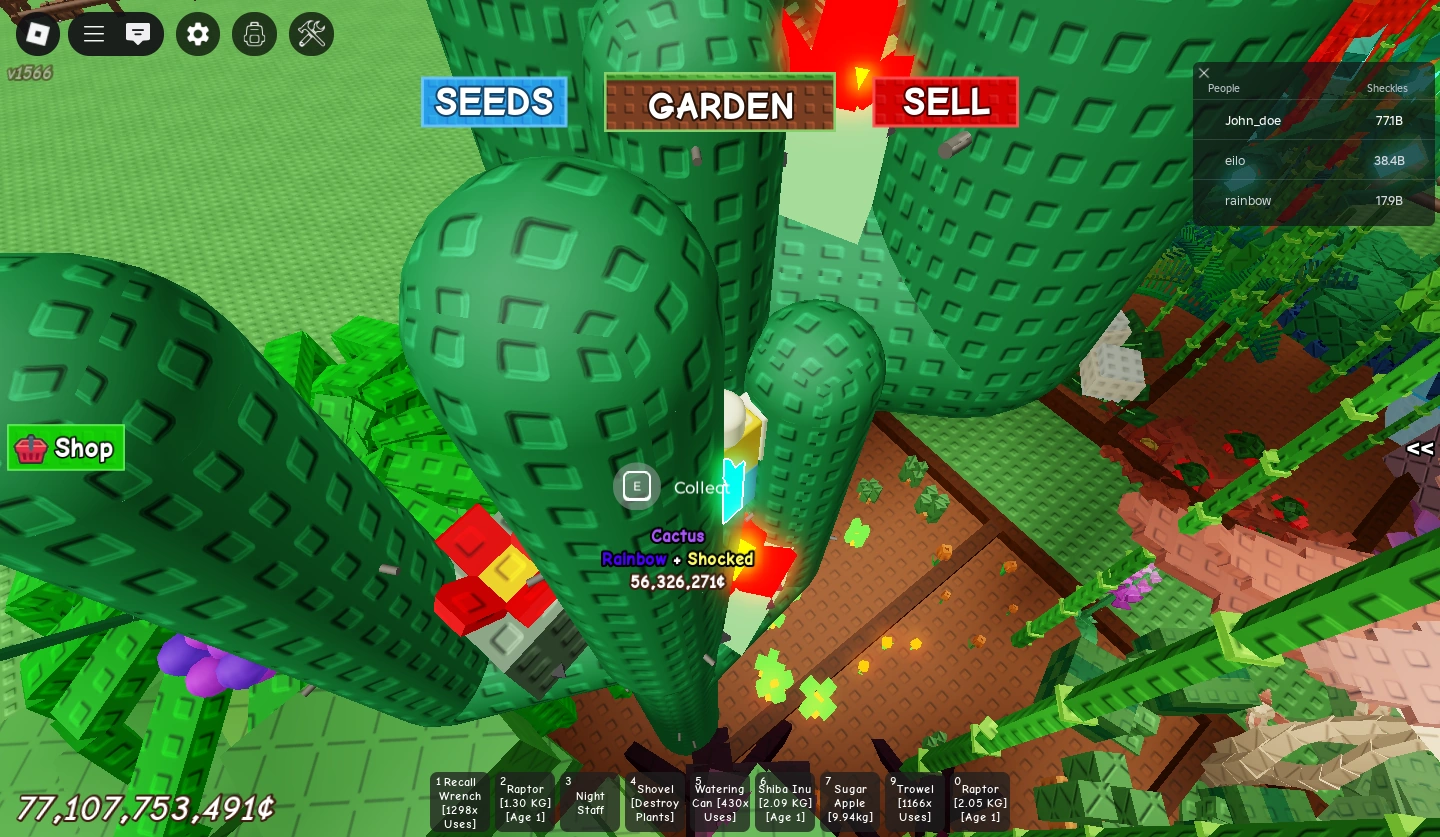Open the Roblox hamburger menu
Image resolution: width=1440 pixels, height=837 pixels.
click(93, 33)
